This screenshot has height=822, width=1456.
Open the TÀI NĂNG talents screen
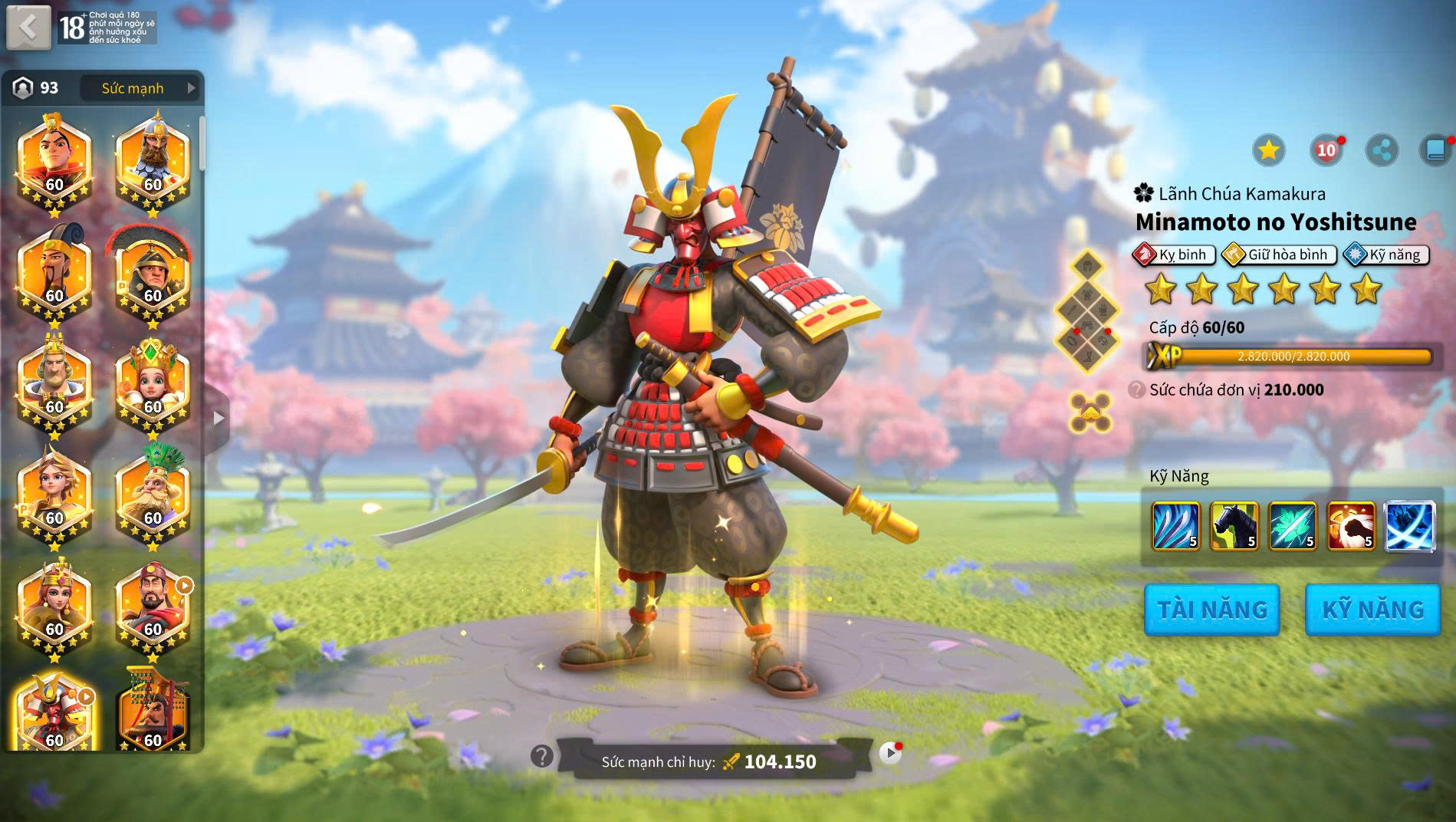pos(1211,610)
